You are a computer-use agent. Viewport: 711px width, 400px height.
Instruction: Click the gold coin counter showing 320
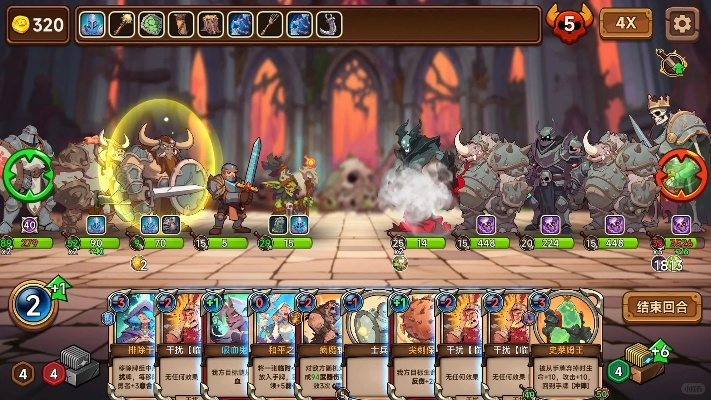[38, 25]
